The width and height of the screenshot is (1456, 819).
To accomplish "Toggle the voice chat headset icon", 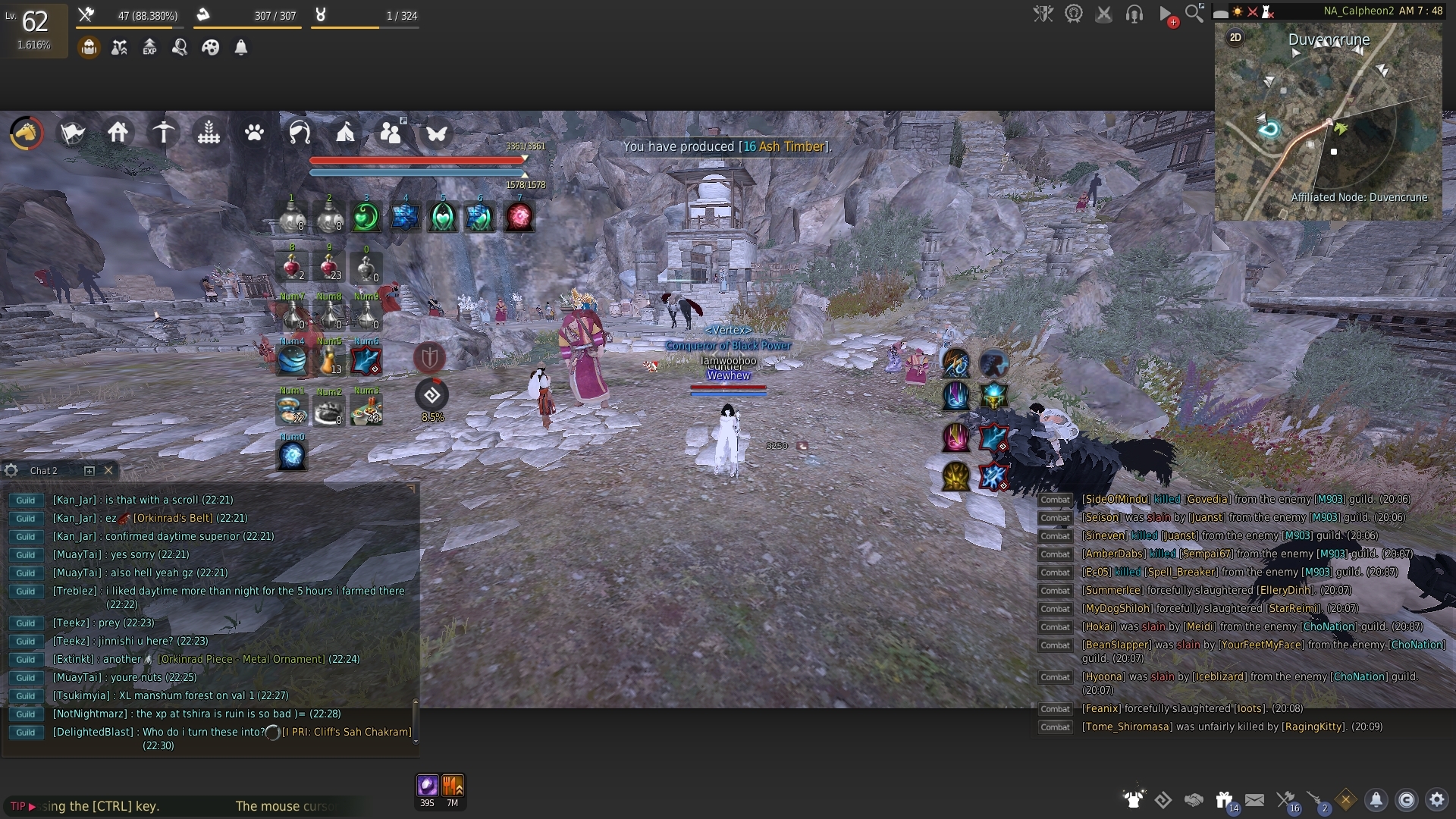I will point(1135,13).
